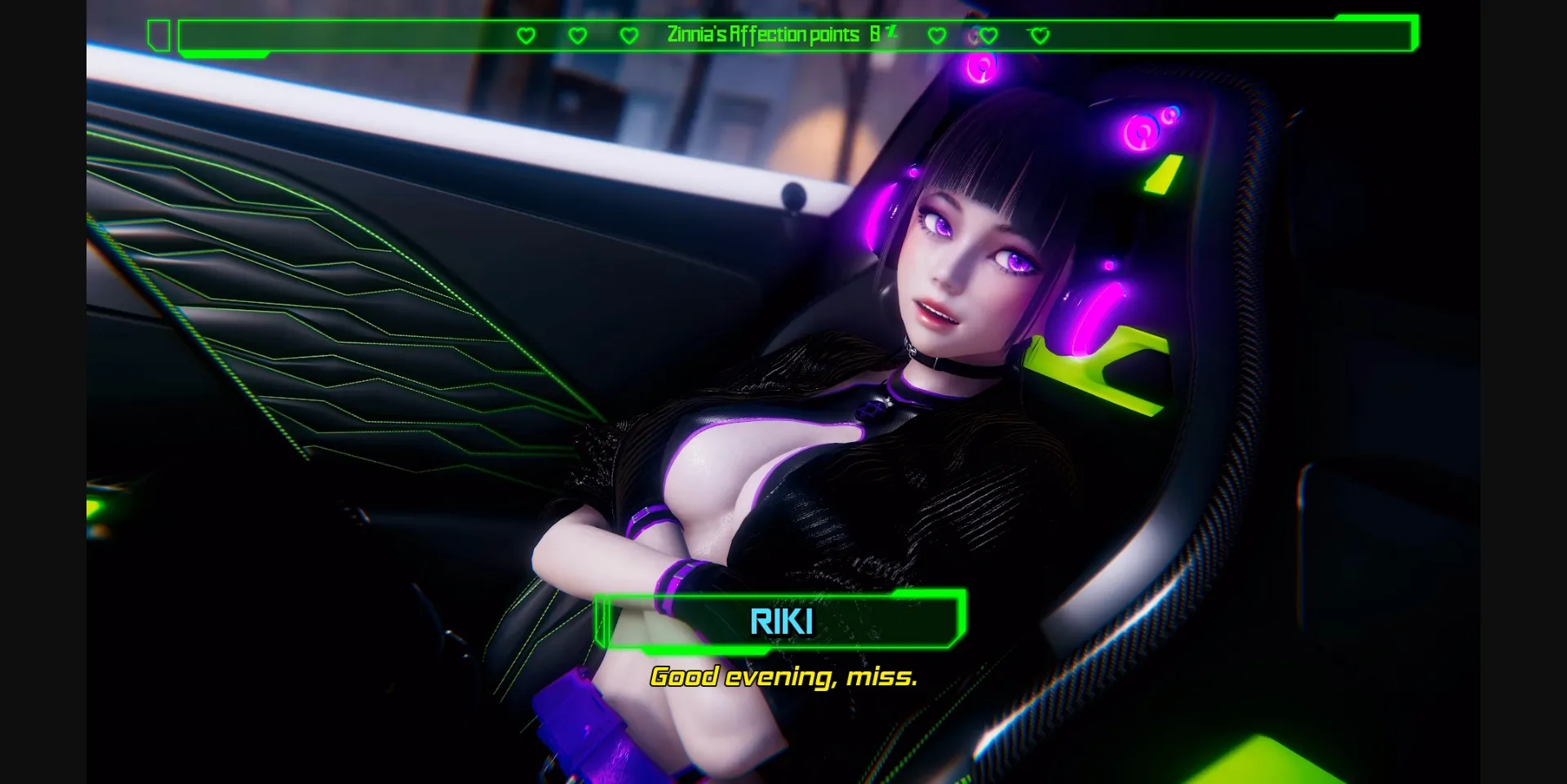
Task: Click the heart icon right of the points number
Action: pos(937,35)
